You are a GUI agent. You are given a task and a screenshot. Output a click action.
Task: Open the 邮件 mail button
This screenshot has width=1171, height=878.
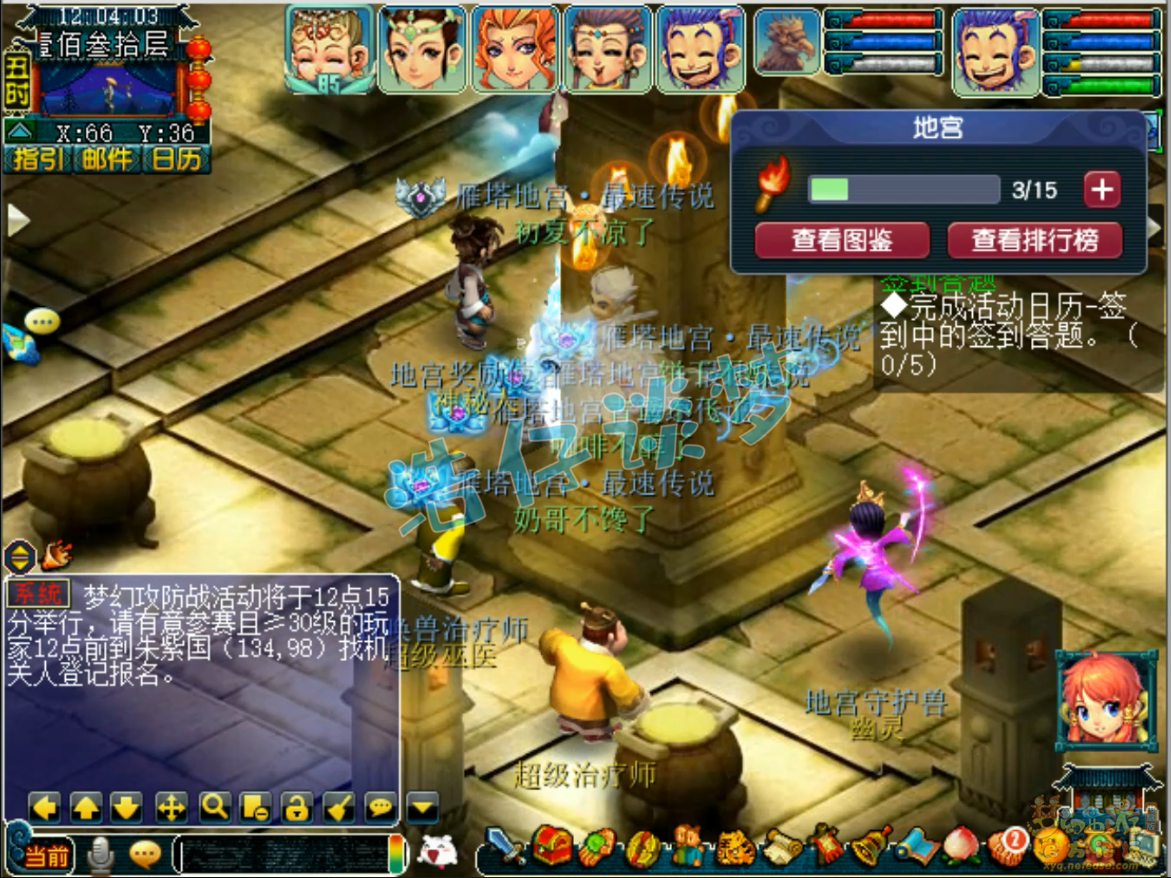pos(106,160)
